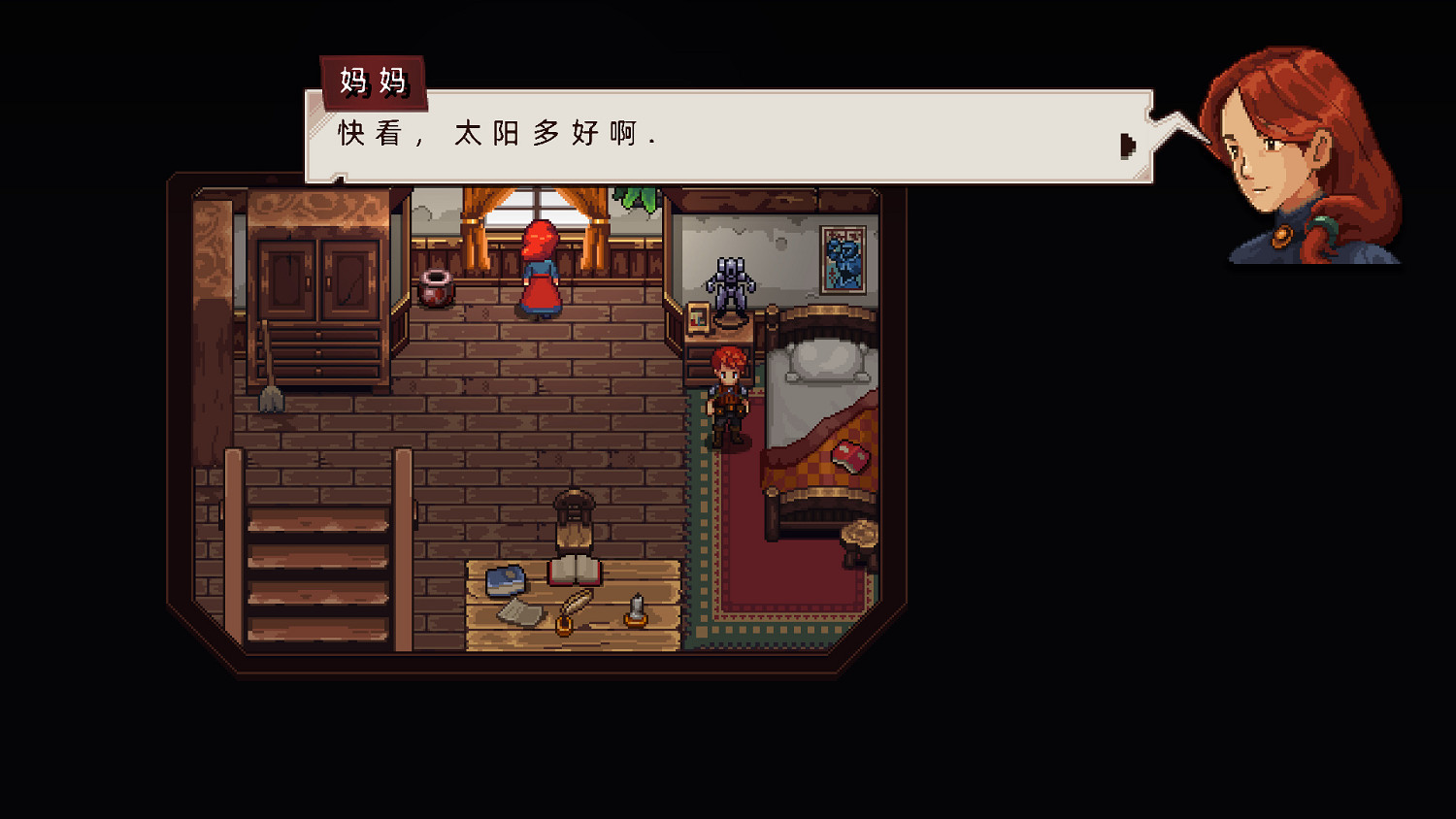Click the small framed picture on the dresser
This screenshot has width=1456, height=819.
tap(696, 317)
